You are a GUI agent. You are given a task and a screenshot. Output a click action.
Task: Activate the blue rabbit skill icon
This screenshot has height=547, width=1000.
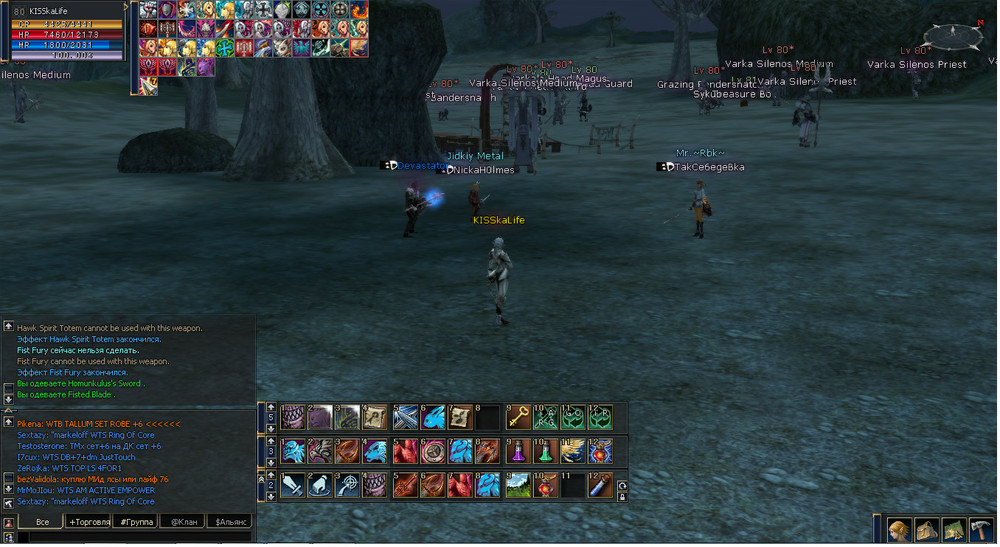[433, 417]
